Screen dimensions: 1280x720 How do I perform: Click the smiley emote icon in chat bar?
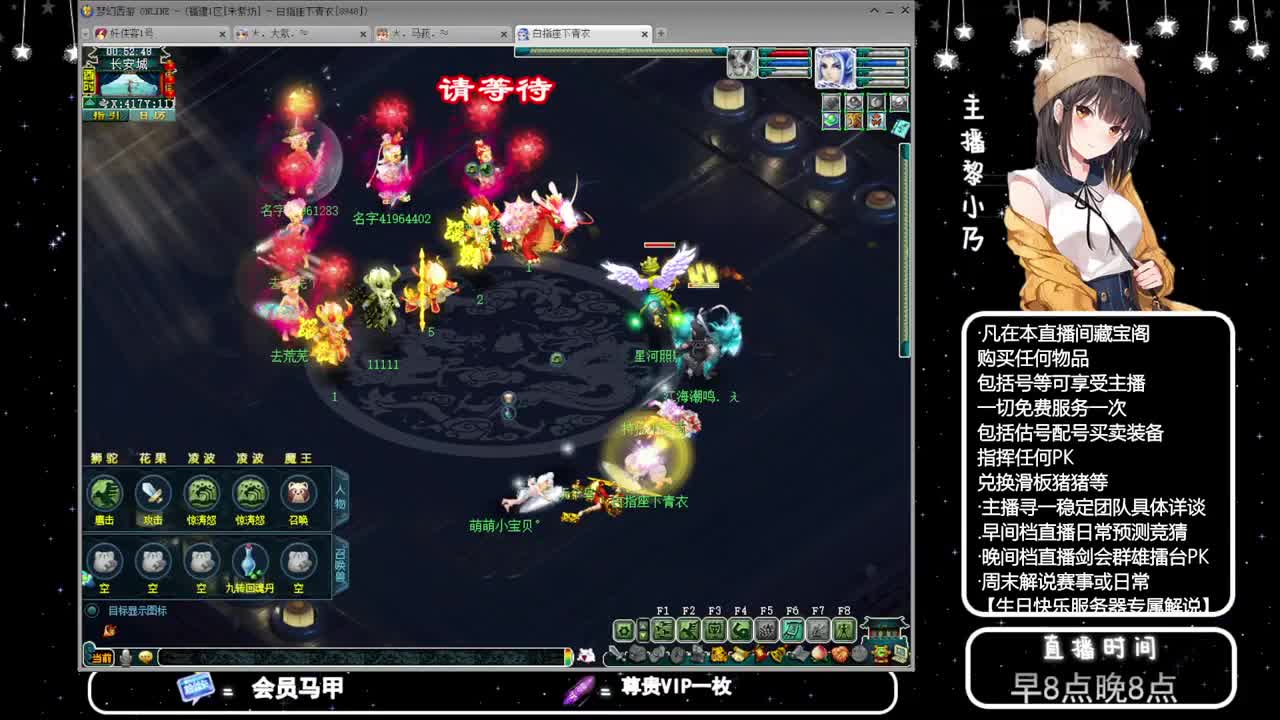point(144,657)
